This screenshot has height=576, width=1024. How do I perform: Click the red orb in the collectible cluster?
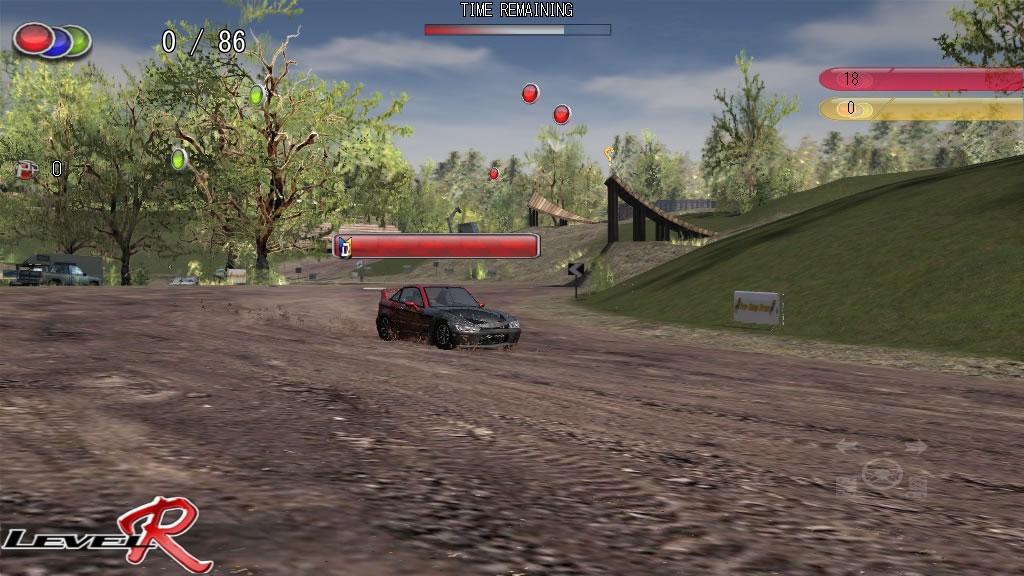coord(32,39)
